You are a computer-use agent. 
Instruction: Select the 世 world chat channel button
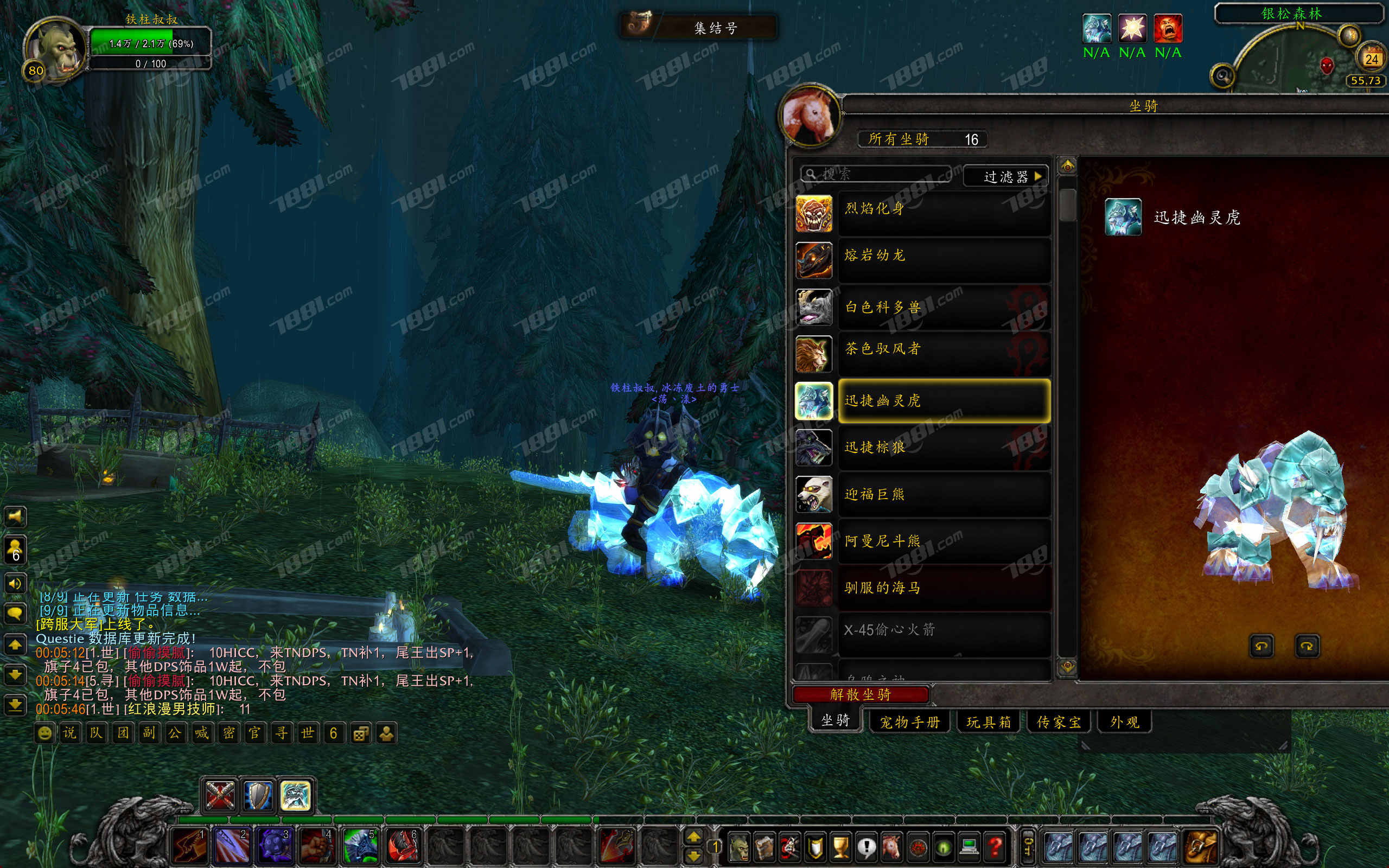click(308, 733)
